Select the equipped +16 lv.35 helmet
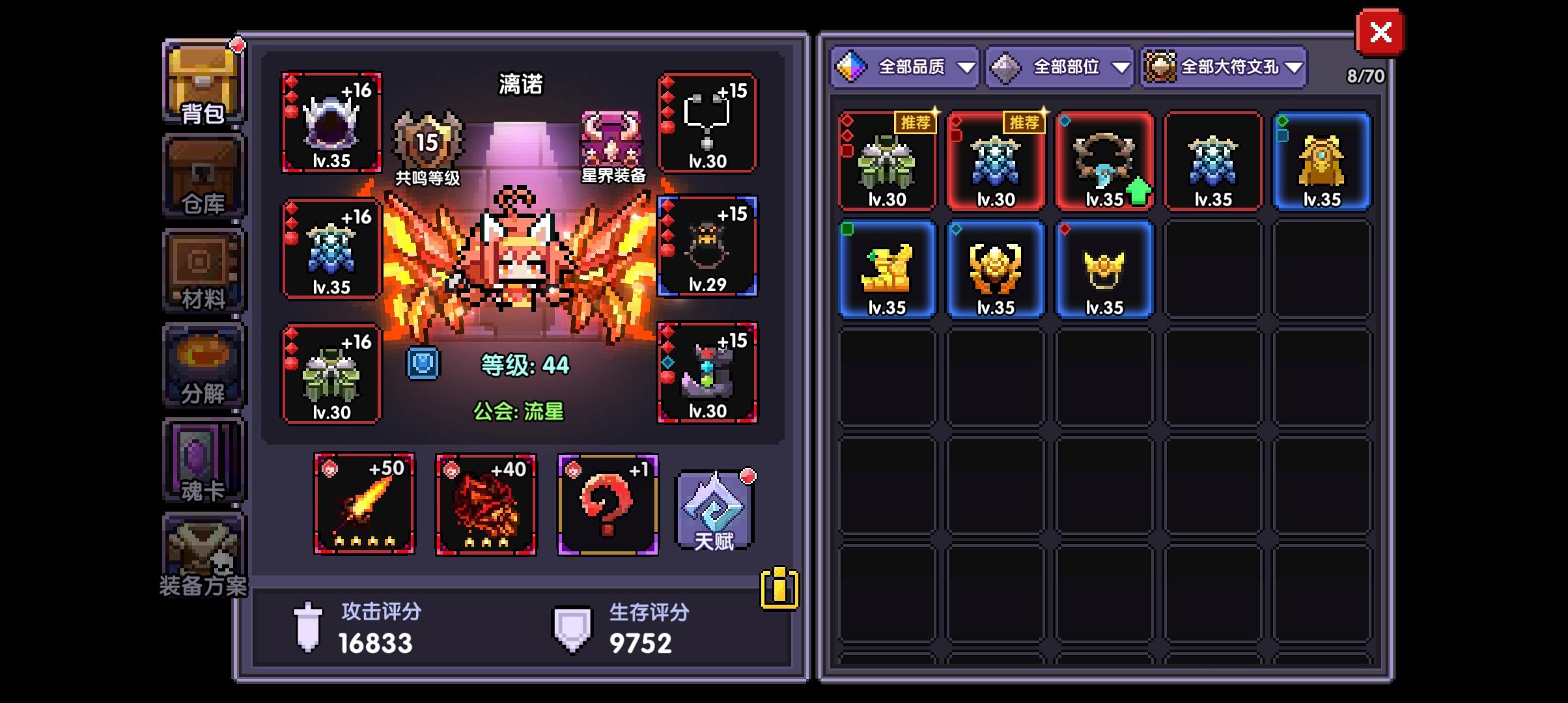The height and width of the screenshot is (703, 1568). 332,124
